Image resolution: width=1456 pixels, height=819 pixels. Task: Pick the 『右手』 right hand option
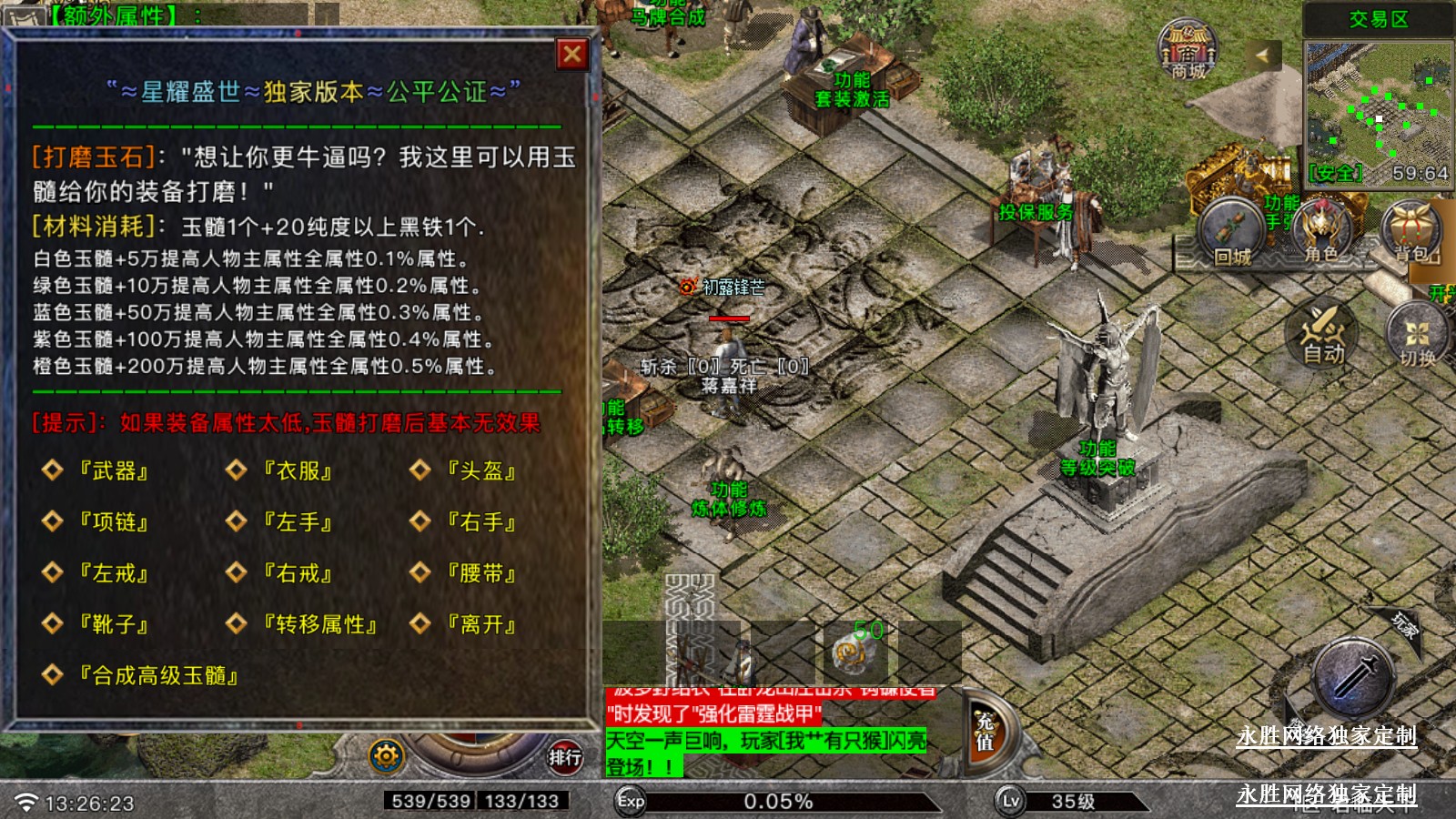click(480, 521)
